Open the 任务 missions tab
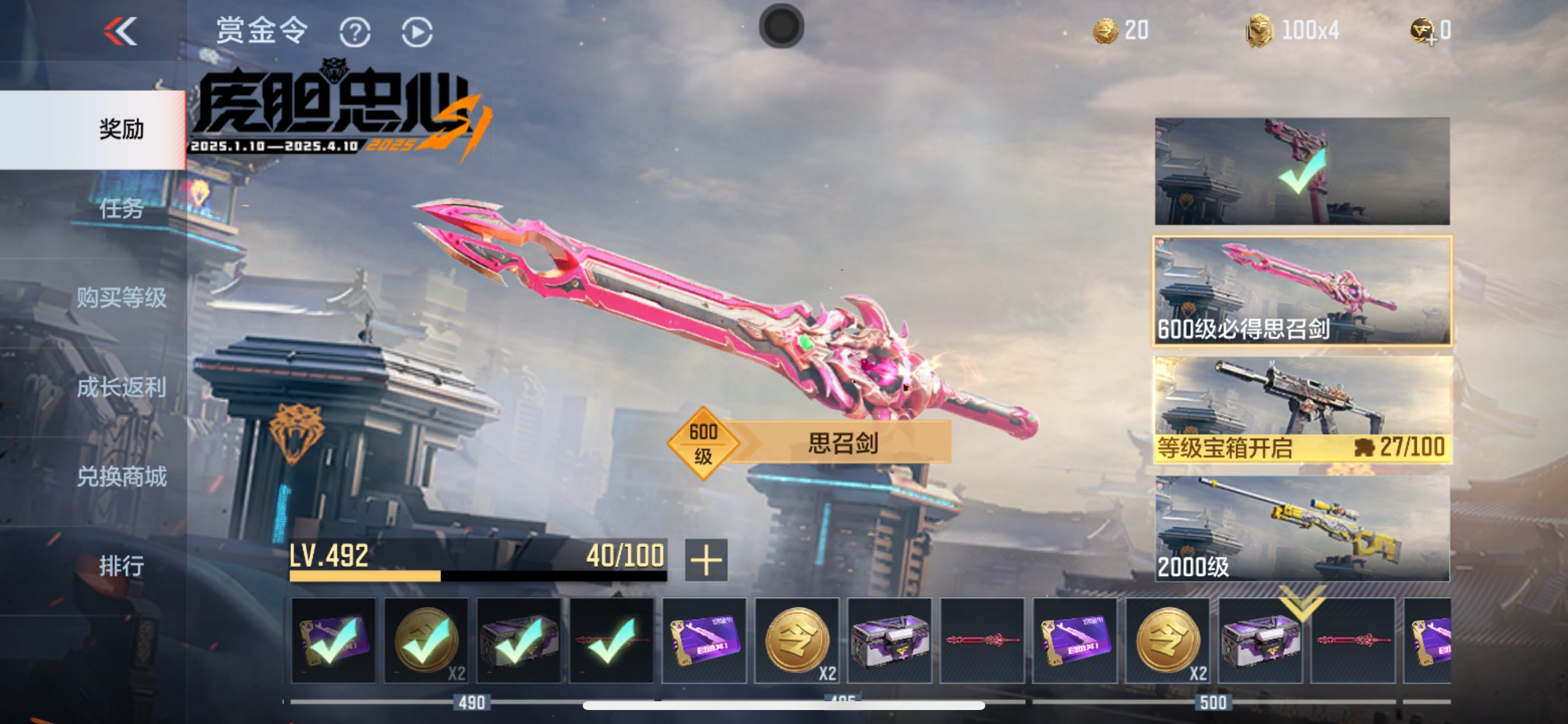This screenshot has width=1568, height=724. [121, 209]
